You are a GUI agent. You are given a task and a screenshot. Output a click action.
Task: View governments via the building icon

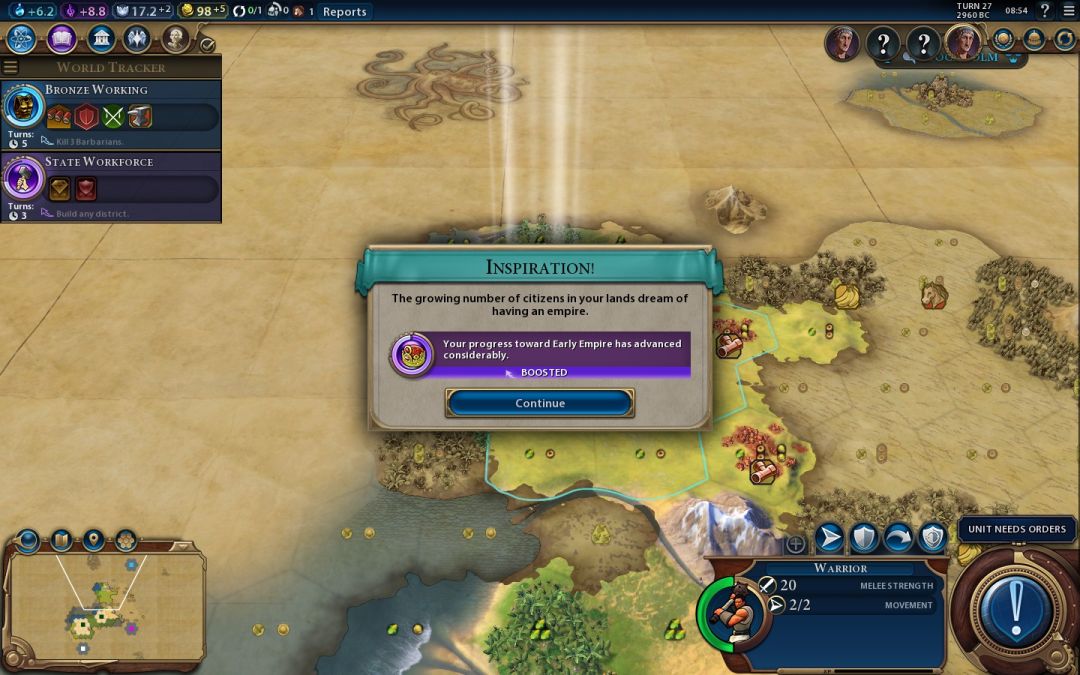pos(100,39)
